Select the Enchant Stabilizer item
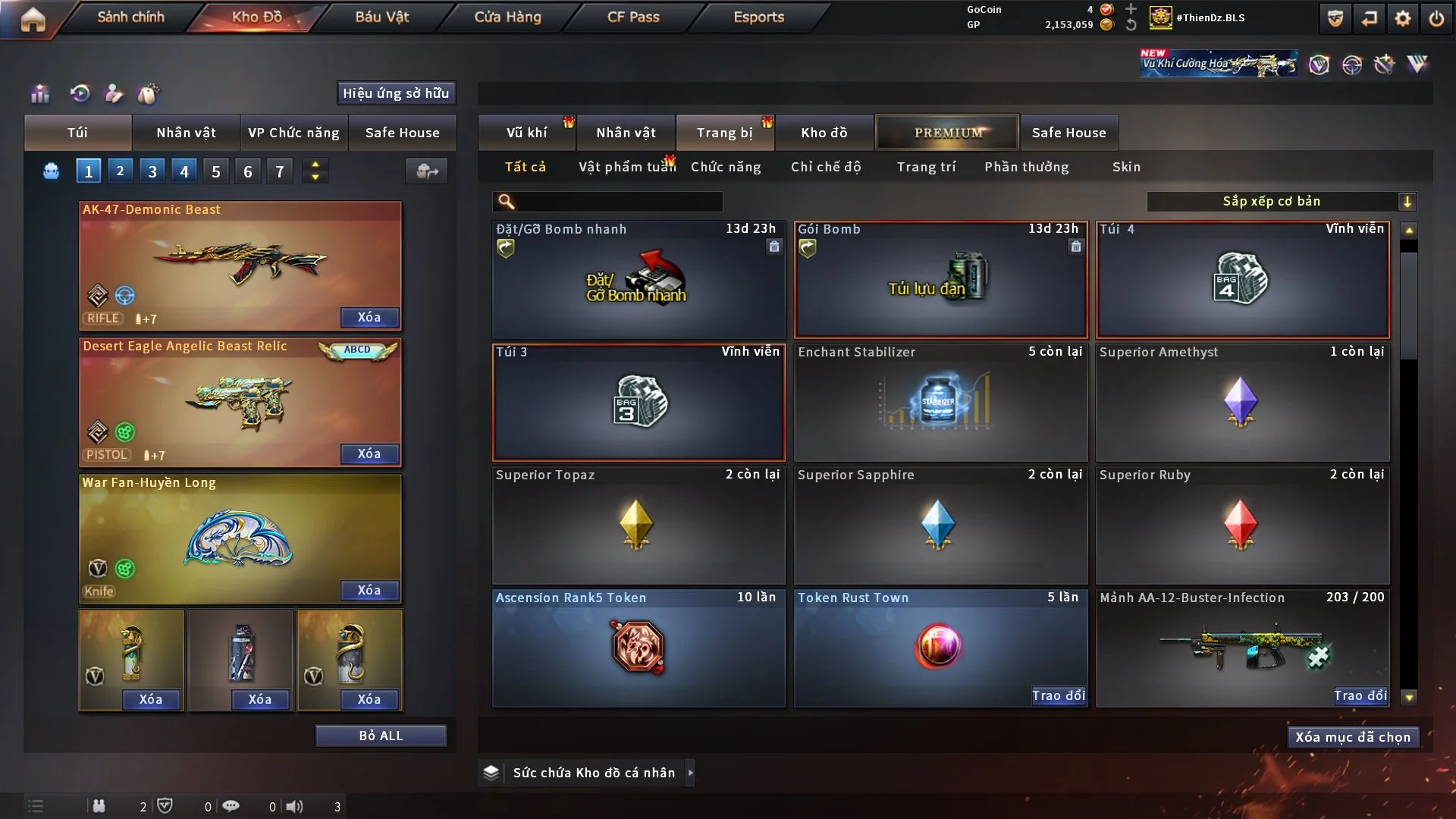The width and height of the screenshot is (1456, 819). pos(940,403)
